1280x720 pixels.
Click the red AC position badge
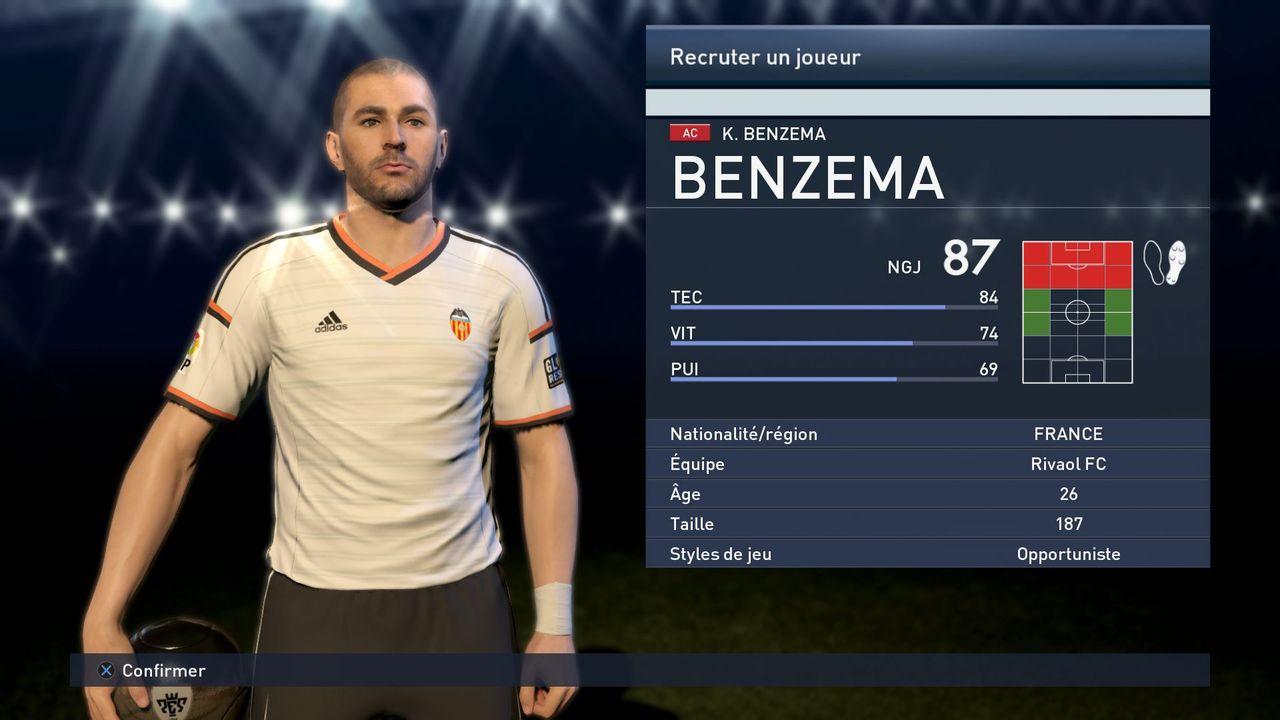pos(690,133)
